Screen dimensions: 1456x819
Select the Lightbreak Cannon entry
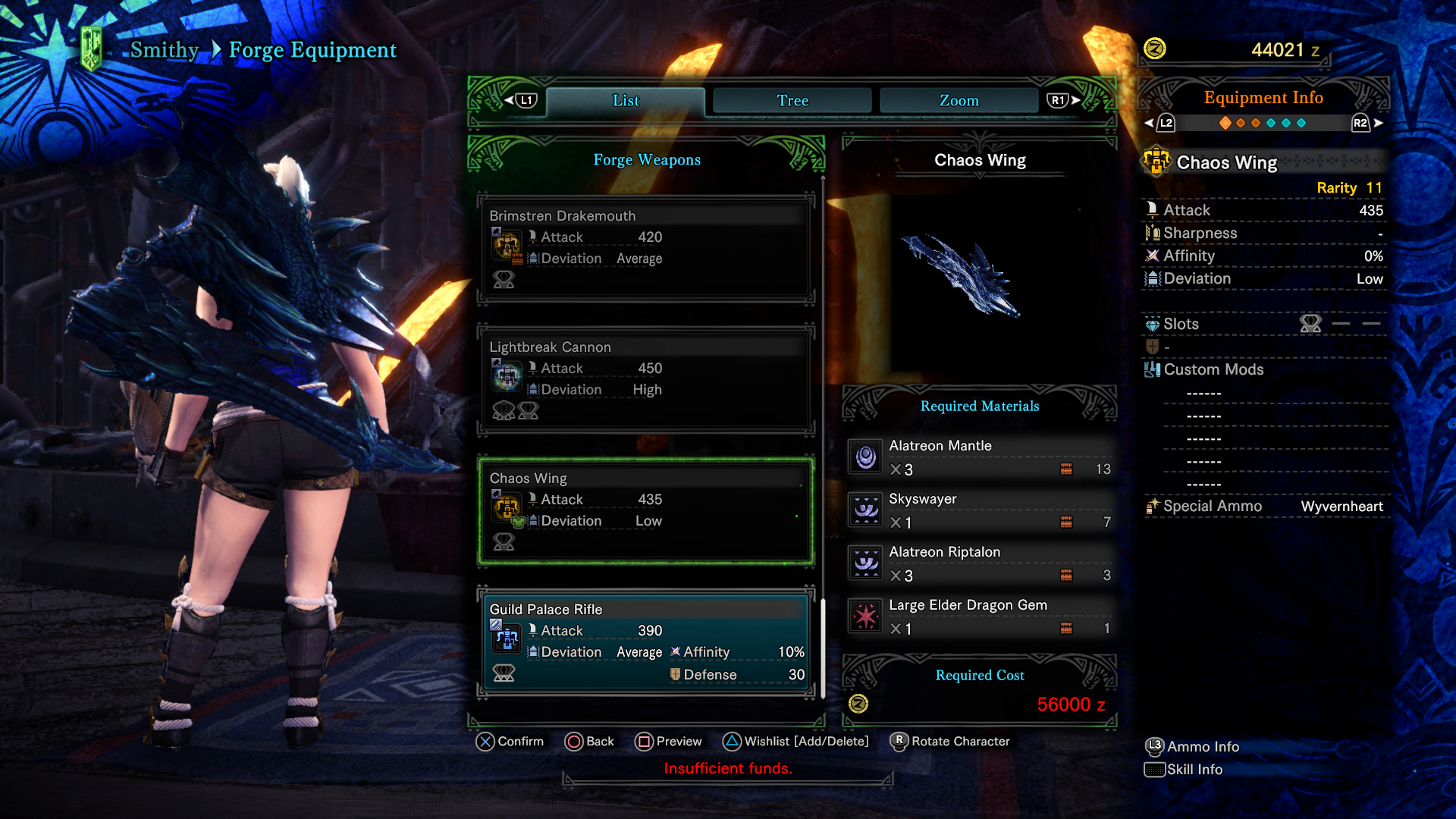(646, 379)
